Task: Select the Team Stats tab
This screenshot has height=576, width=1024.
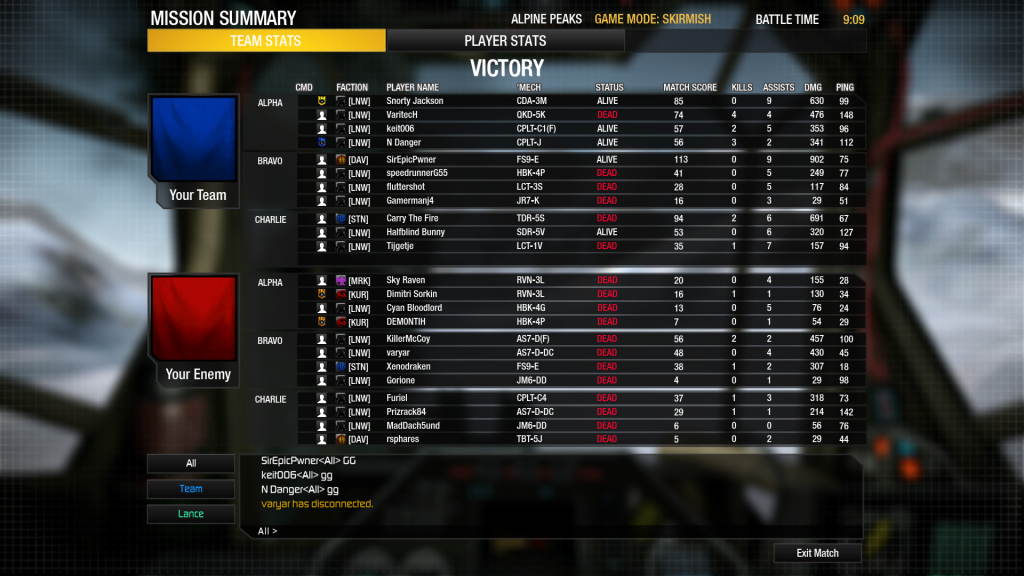Action: 266,41
